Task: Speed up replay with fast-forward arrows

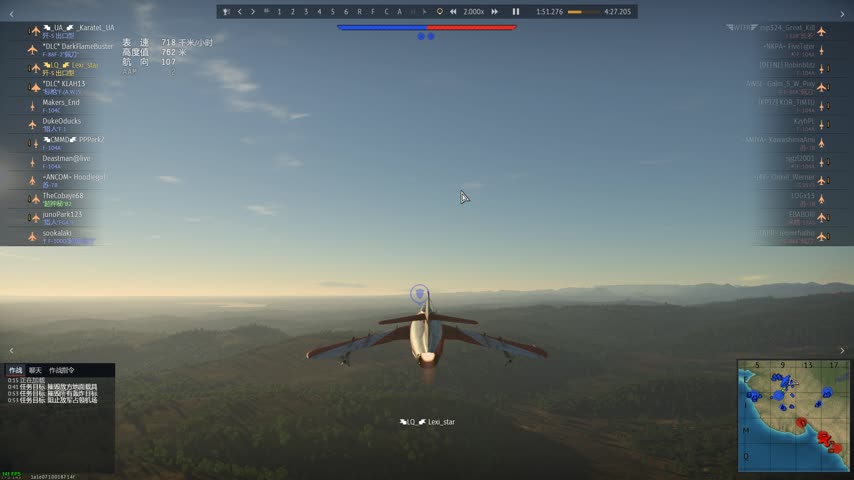Action: pyautogui.click(x=495, y=12)
